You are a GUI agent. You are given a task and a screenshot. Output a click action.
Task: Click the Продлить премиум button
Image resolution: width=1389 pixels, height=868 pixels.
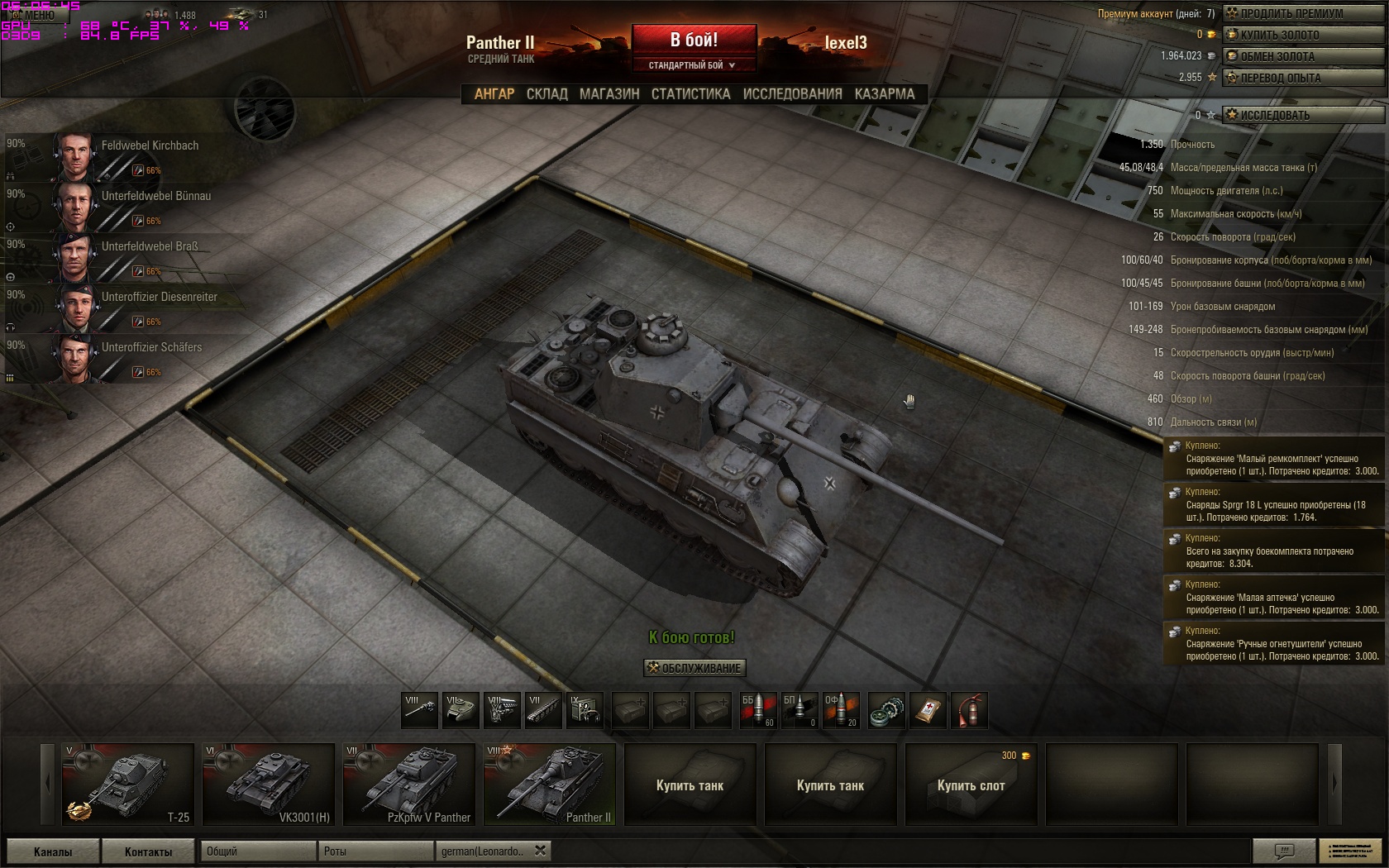click(1303, 13)
